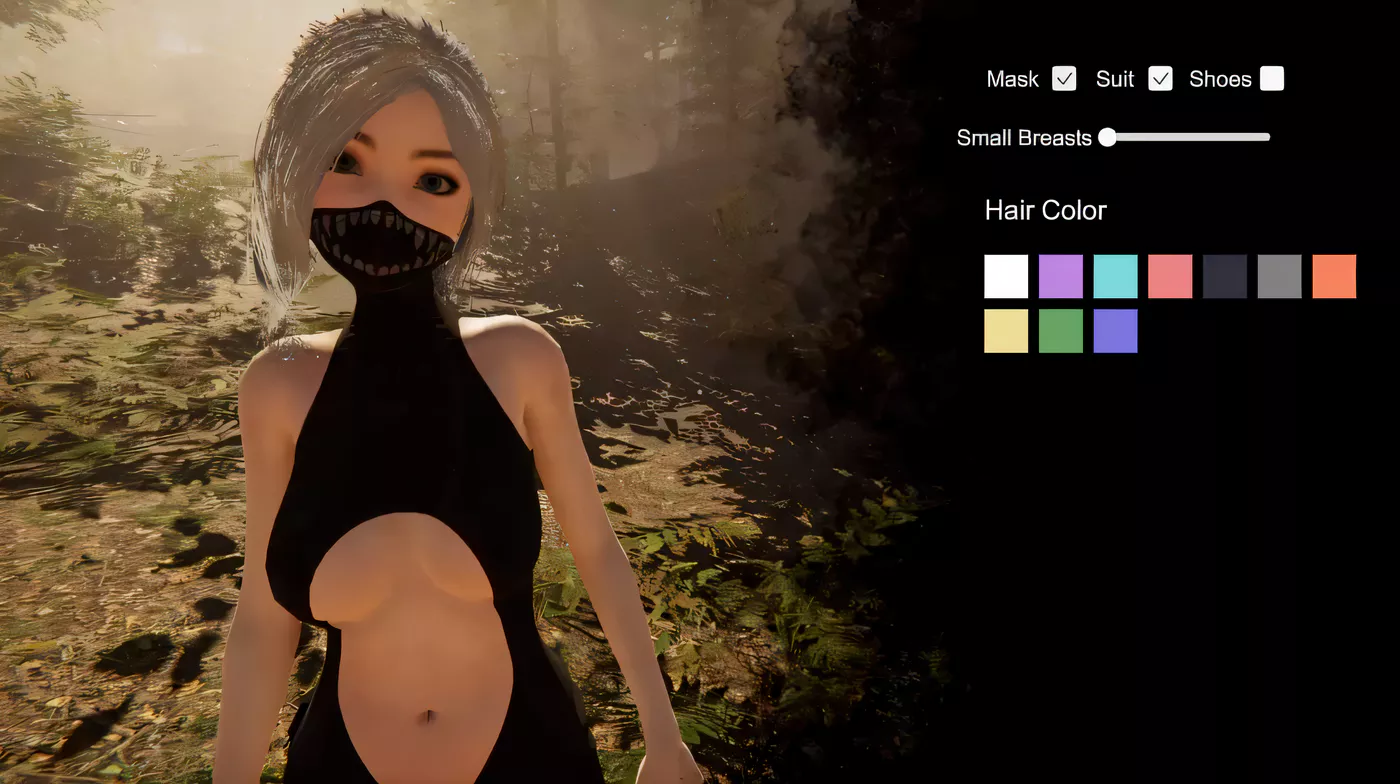The width and height of the screenshot is (1400, 784).
Task: Apply the green hair color swatch
Action: coord(1061,331)
